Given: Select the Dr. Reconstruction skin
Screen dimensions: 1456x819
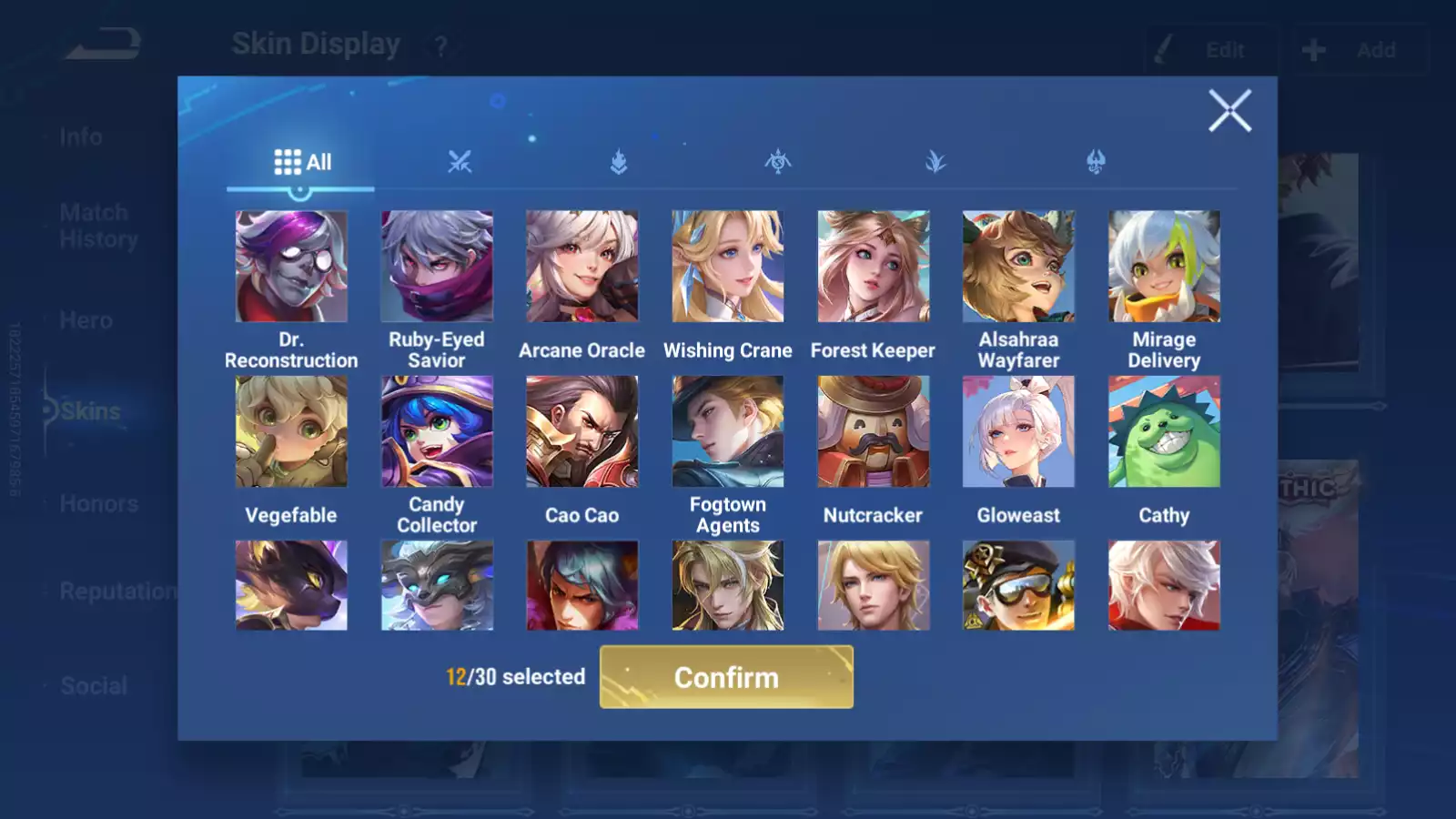Looking at the screenshot, I should coord(291,267).
